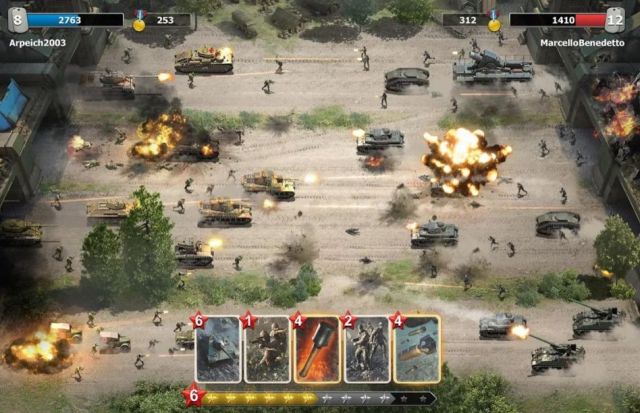Select the cost-6 tank card
This screenshot has width=640, height=413.
tap(218, 350)
